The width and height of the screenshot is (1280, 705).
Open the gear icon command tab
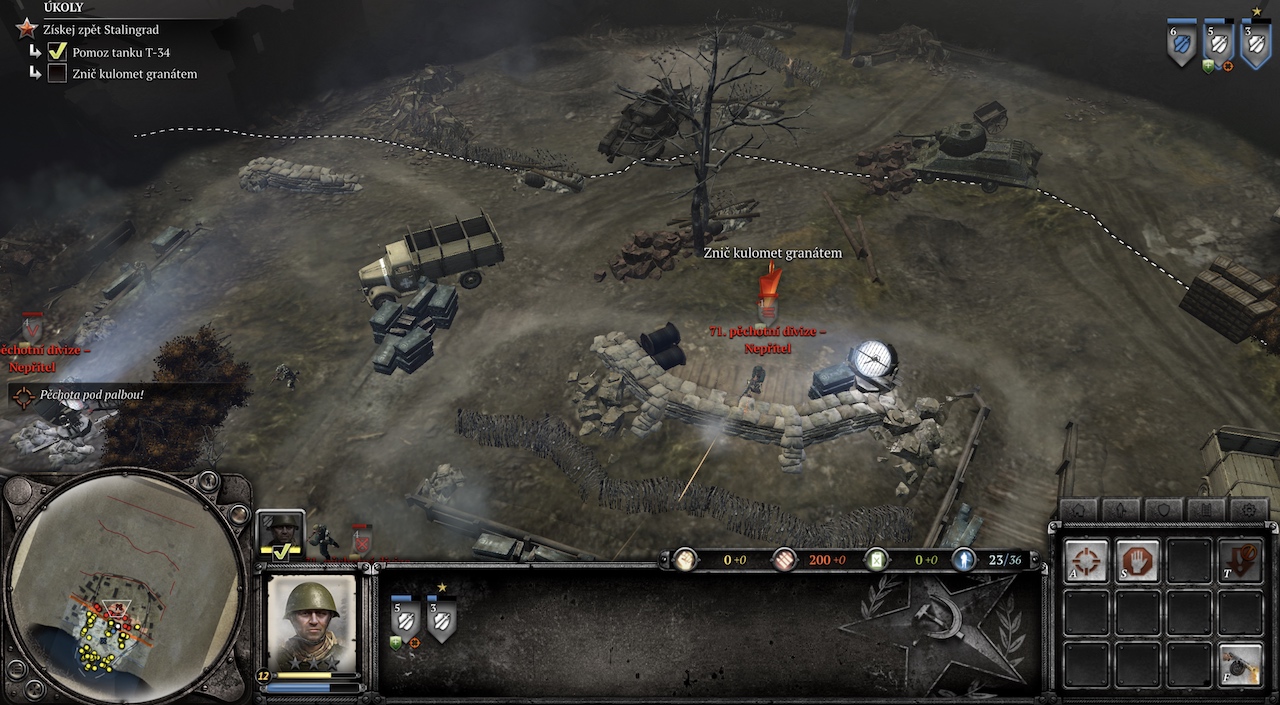click(x=1248, y=510)
